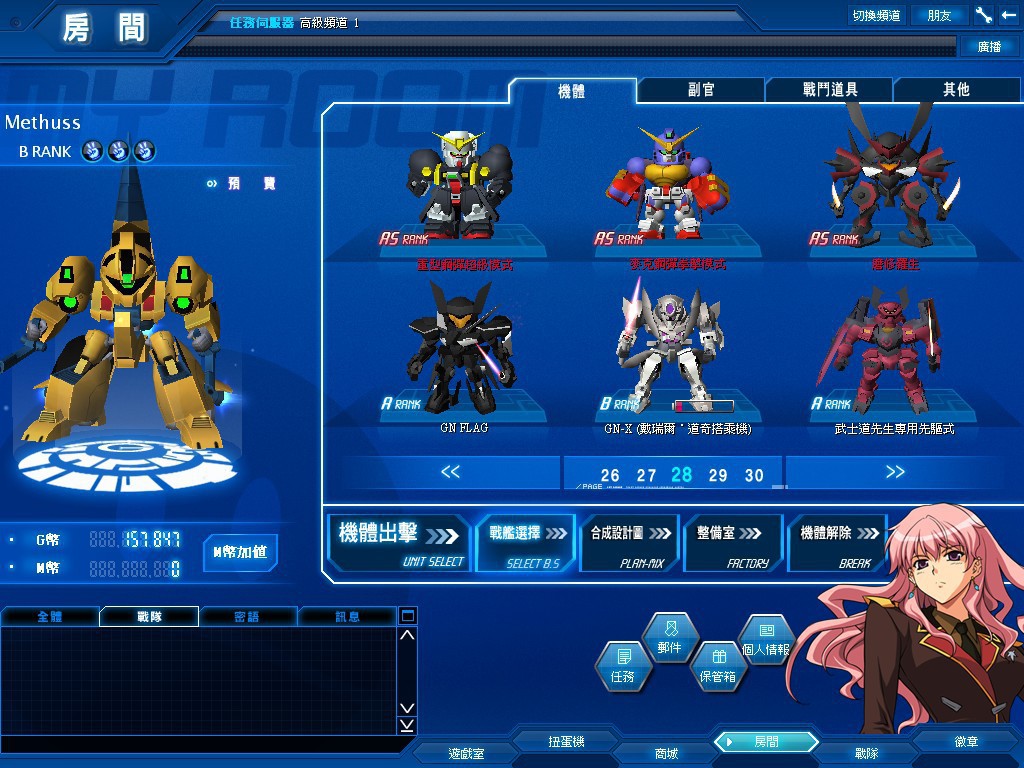The height and width of the screenshot is (768, 1024).
Task: Advance to the next set of unit pages
Action: 895,472
